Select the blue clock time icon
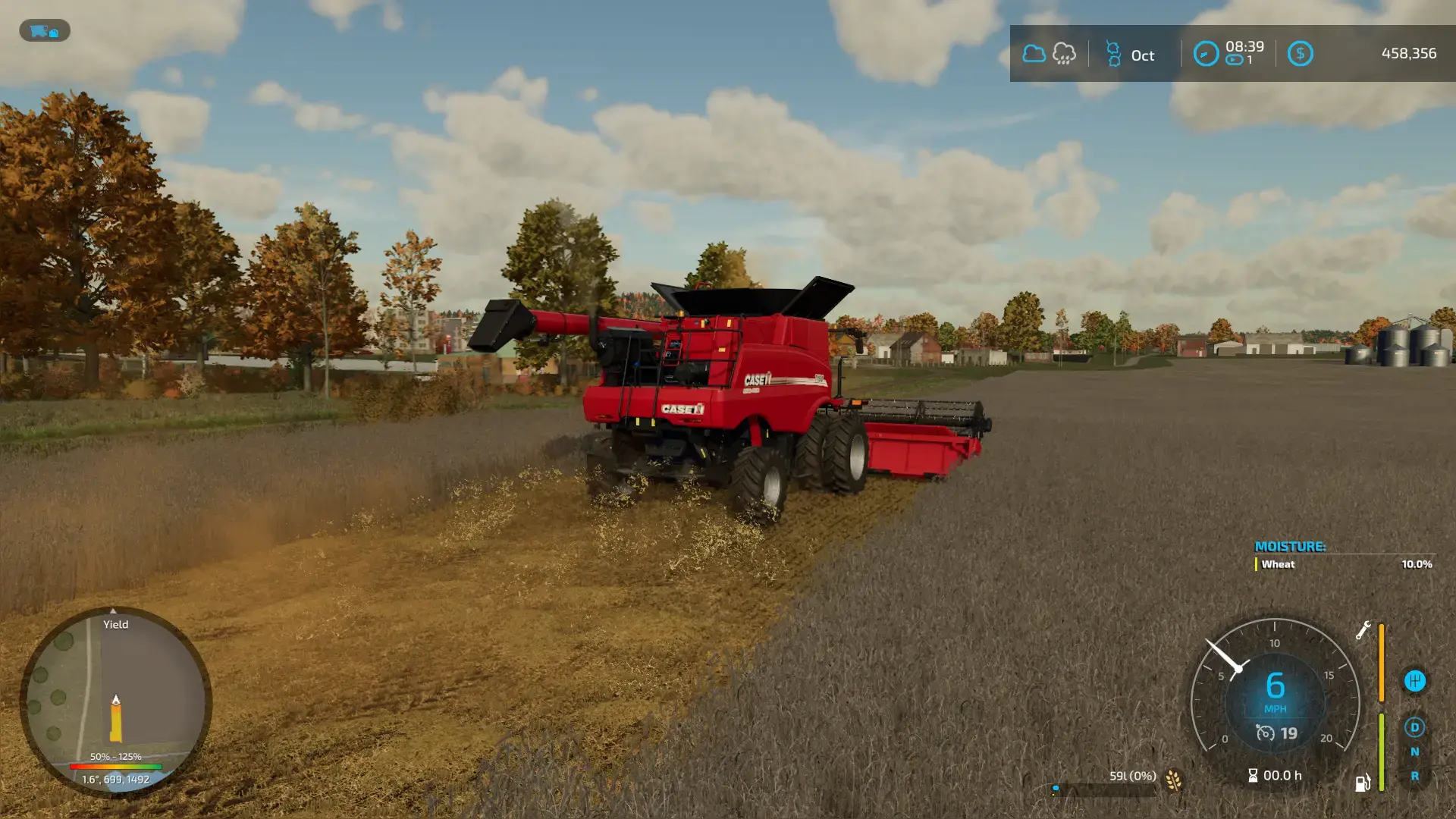1456x819 pixels. 1206,54
